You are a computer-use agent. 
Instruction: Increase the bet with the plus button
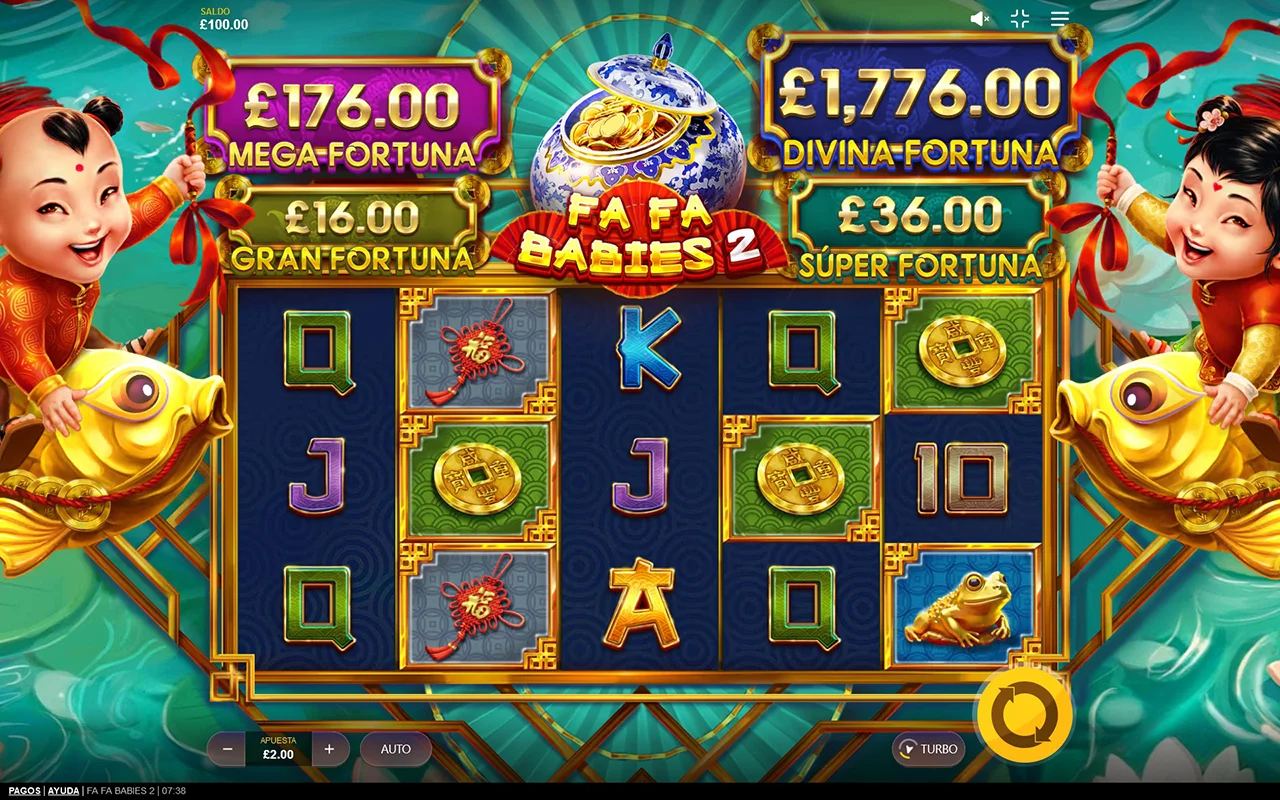click(330, 749)
